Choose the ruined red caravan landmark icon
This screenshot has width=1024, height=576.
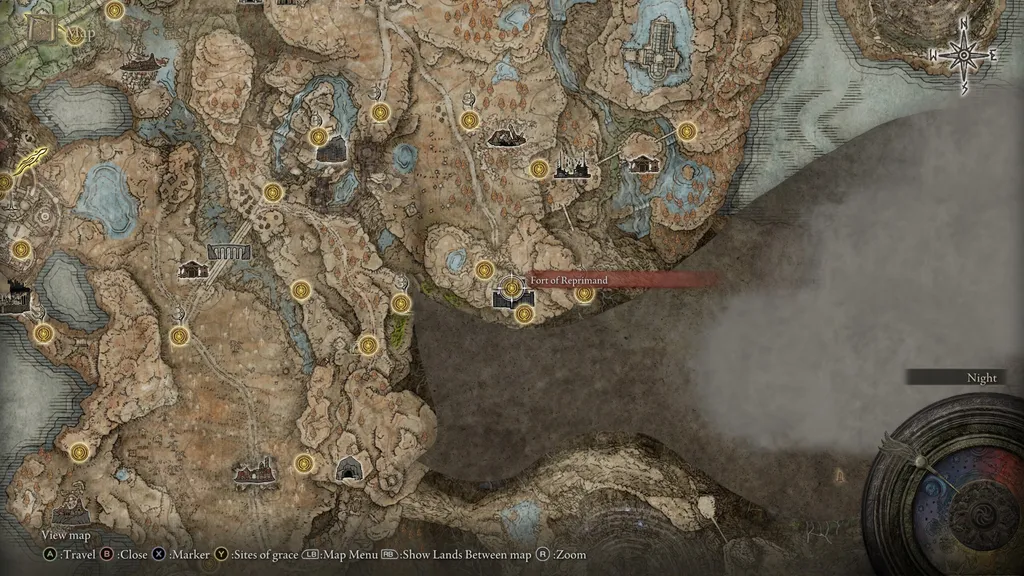[254, 470]
